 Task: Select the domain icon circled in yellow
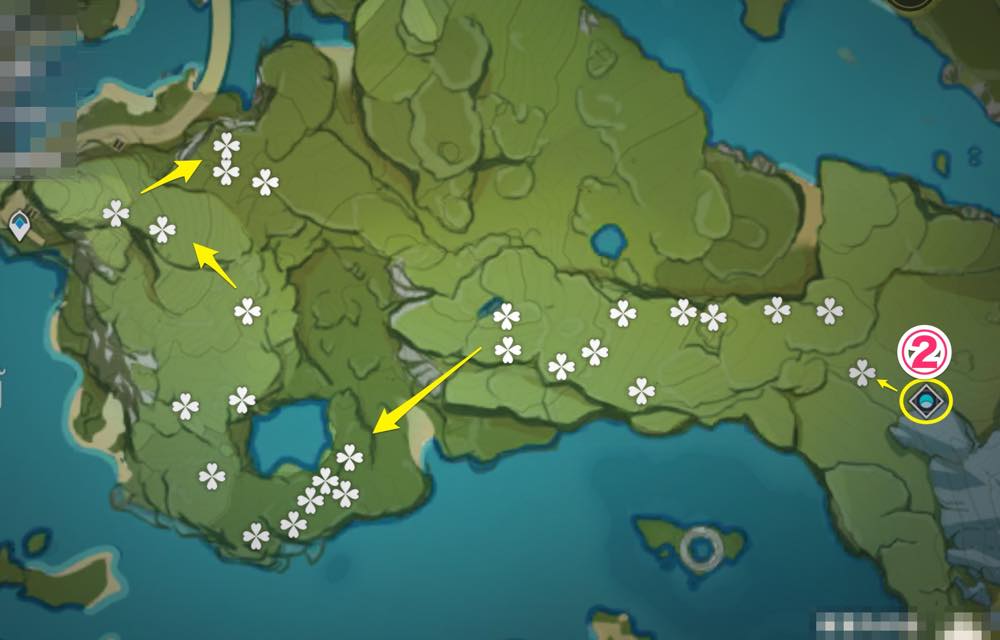pyautogui.click(x=927, y=402)
